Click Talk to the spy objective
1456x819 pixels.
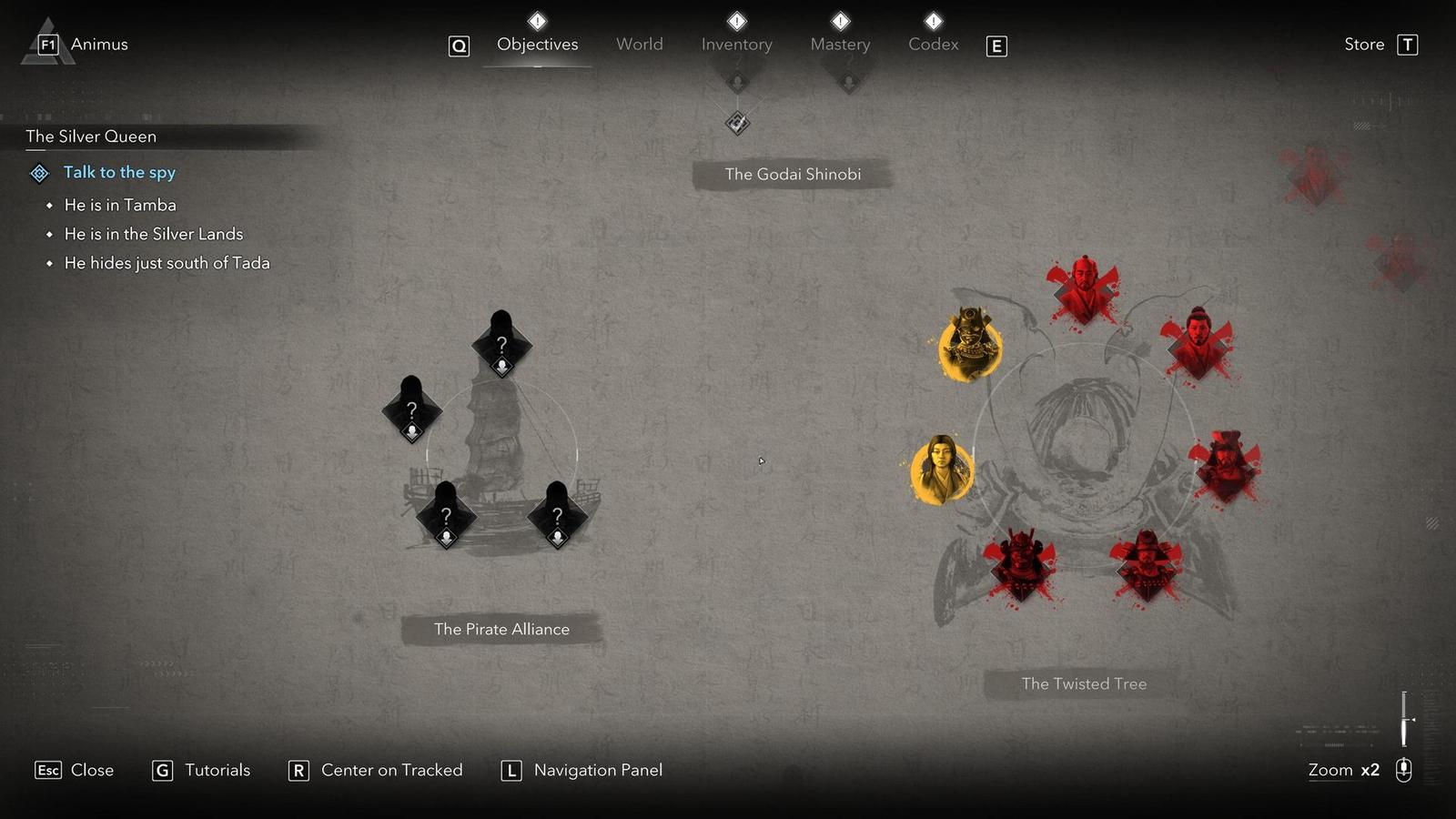[x=119, y=173]
